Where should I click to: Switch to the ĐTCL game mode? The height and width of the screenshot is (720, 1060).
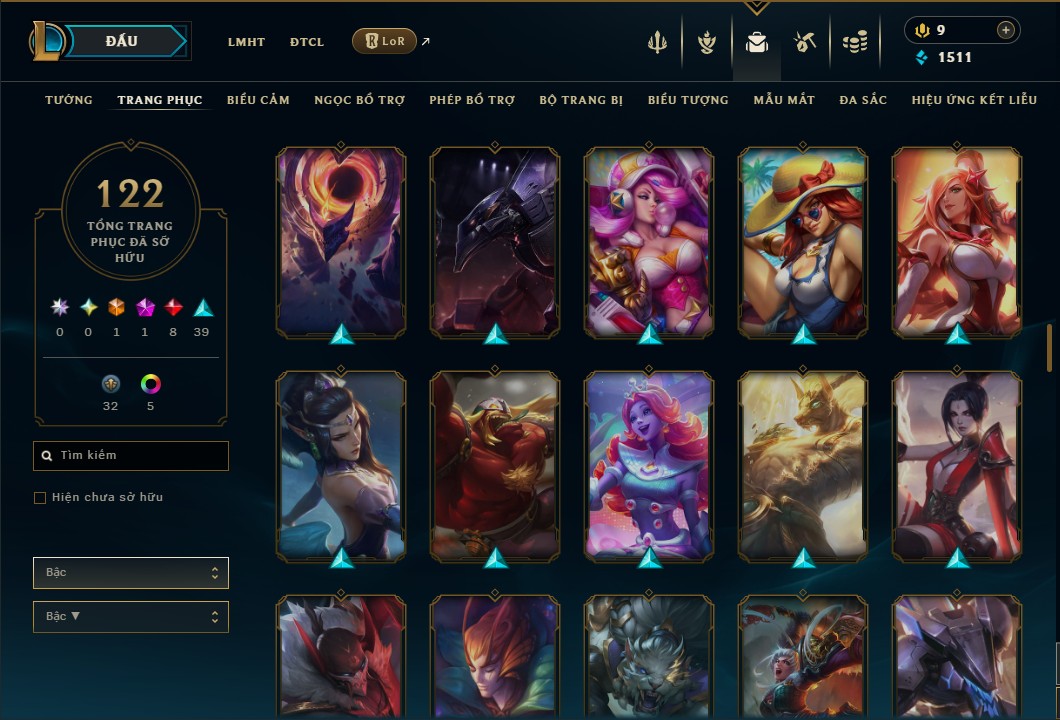coord(307,42)
